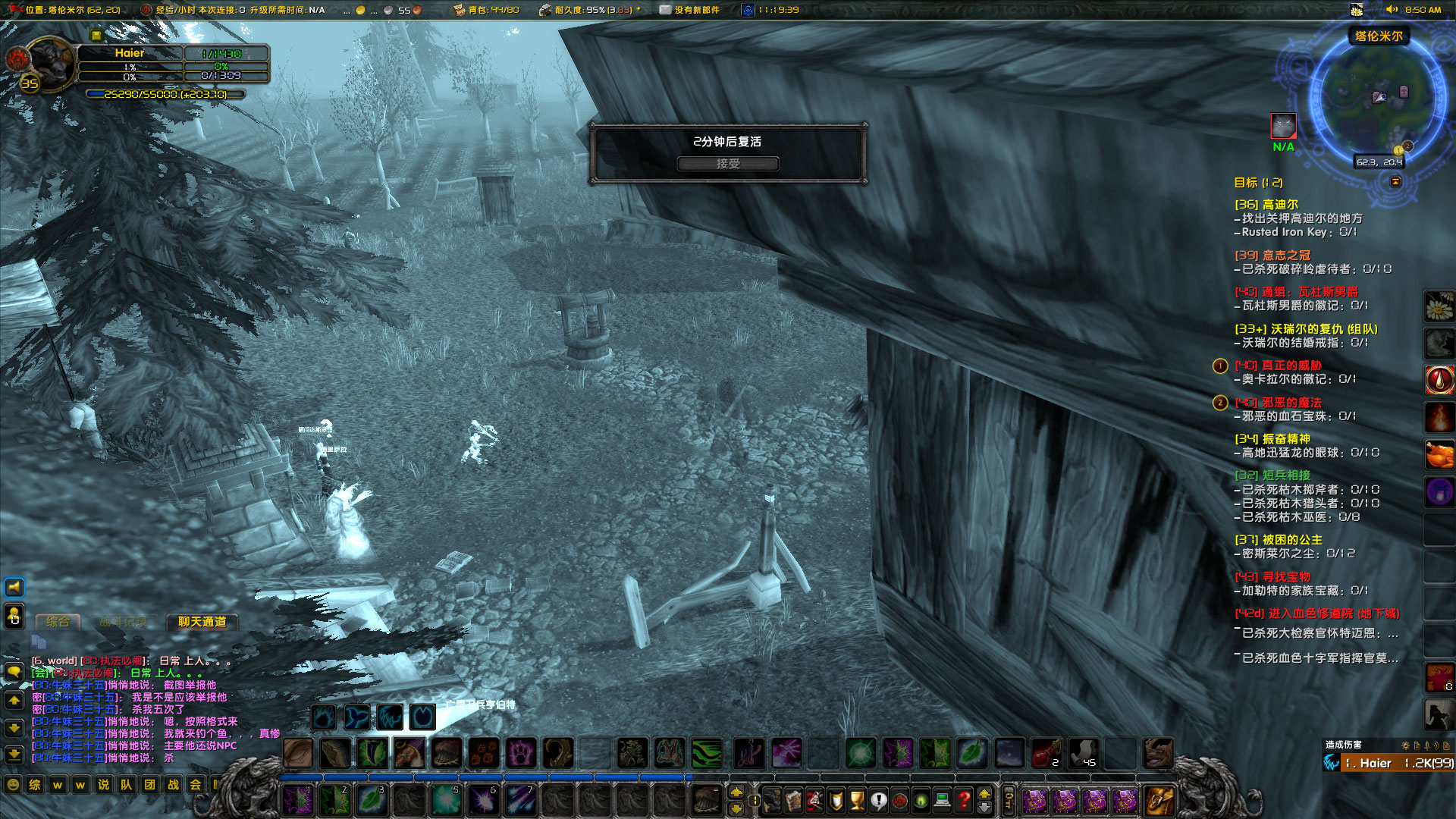Open the key ring icon beside the bags

pyautogui.click(x=1009, y=798)
